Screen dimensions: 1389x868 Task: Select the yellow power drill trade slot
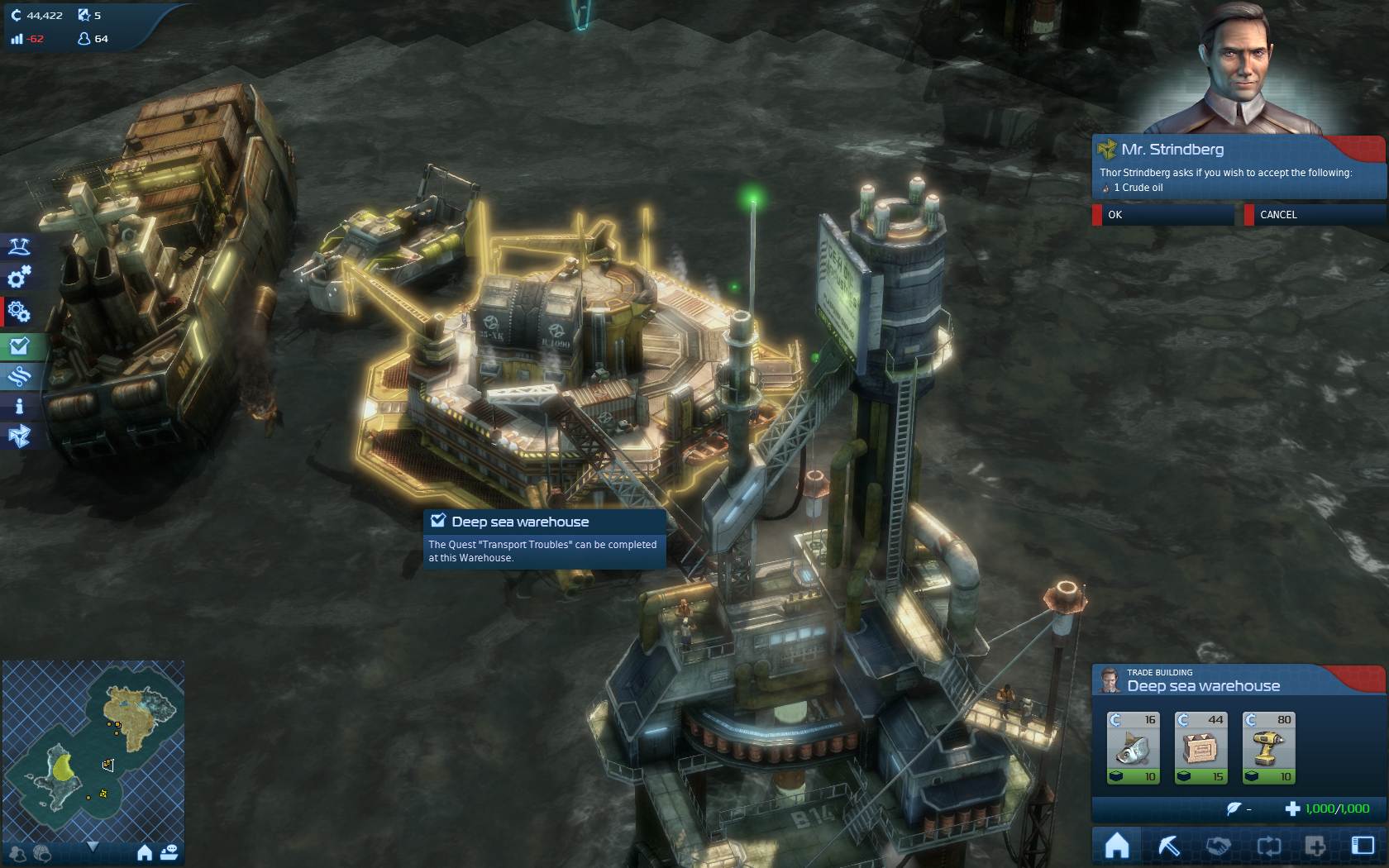(x=1269, y=747)
